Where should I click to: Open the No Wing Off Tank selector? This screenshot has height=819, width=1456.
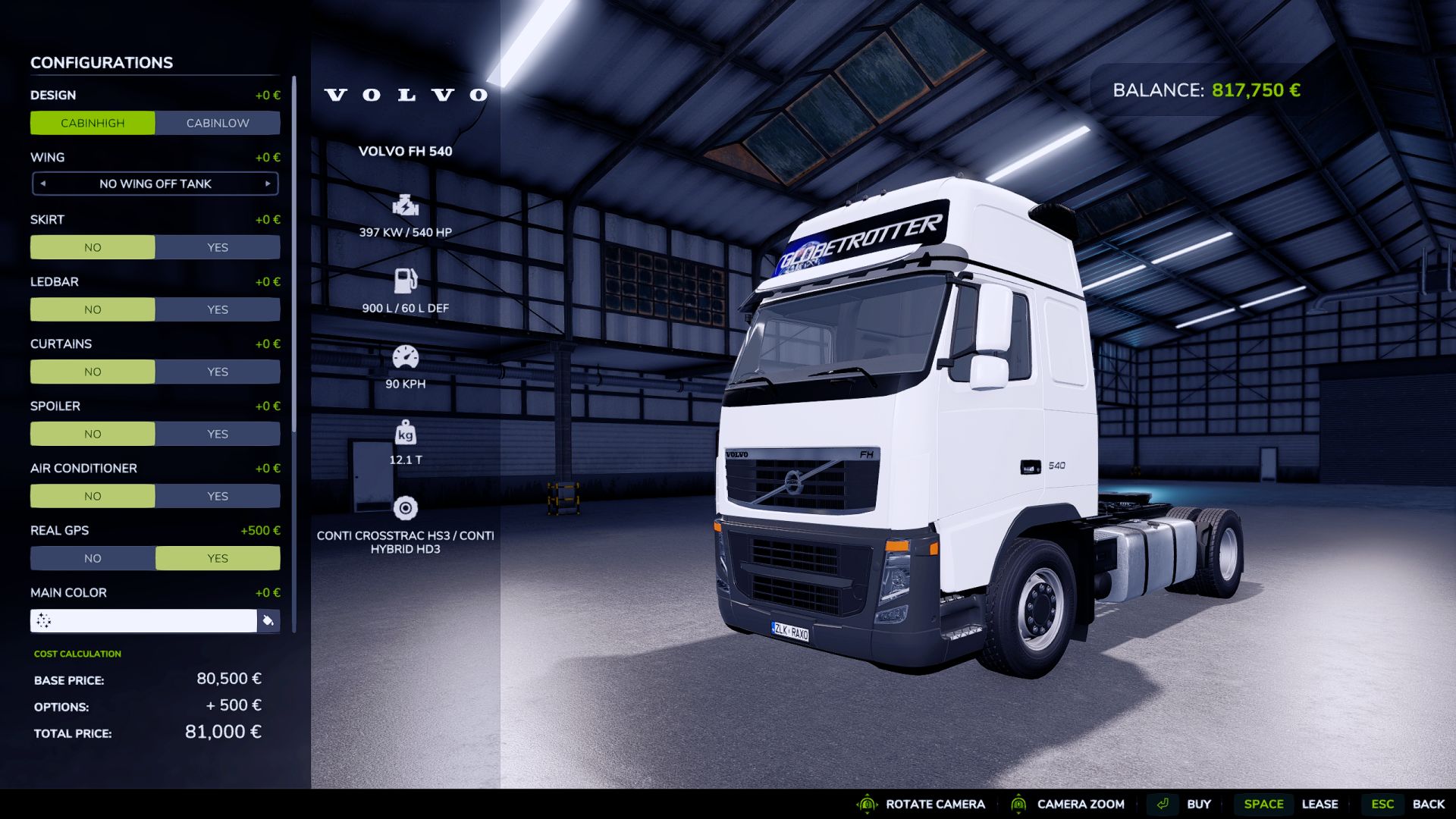tap(155, 184)
